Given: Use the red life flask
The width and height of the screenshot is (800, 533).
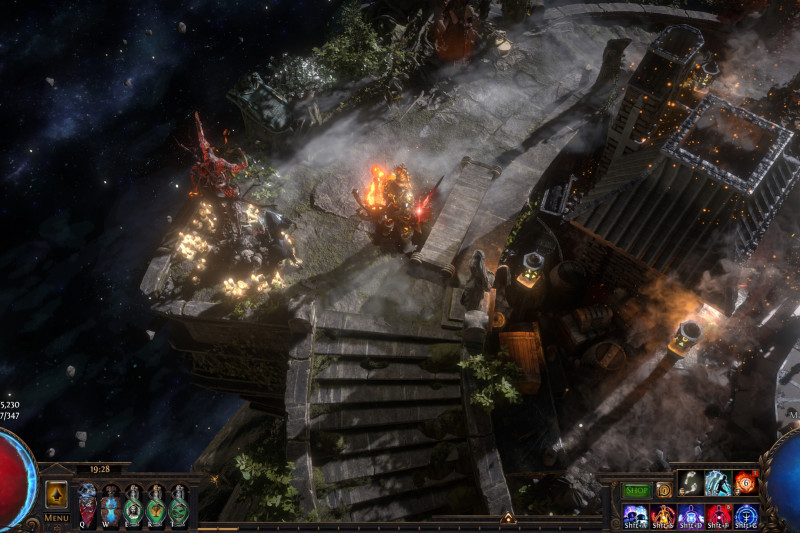Looking at the screenshot, I should coord(87,504).
